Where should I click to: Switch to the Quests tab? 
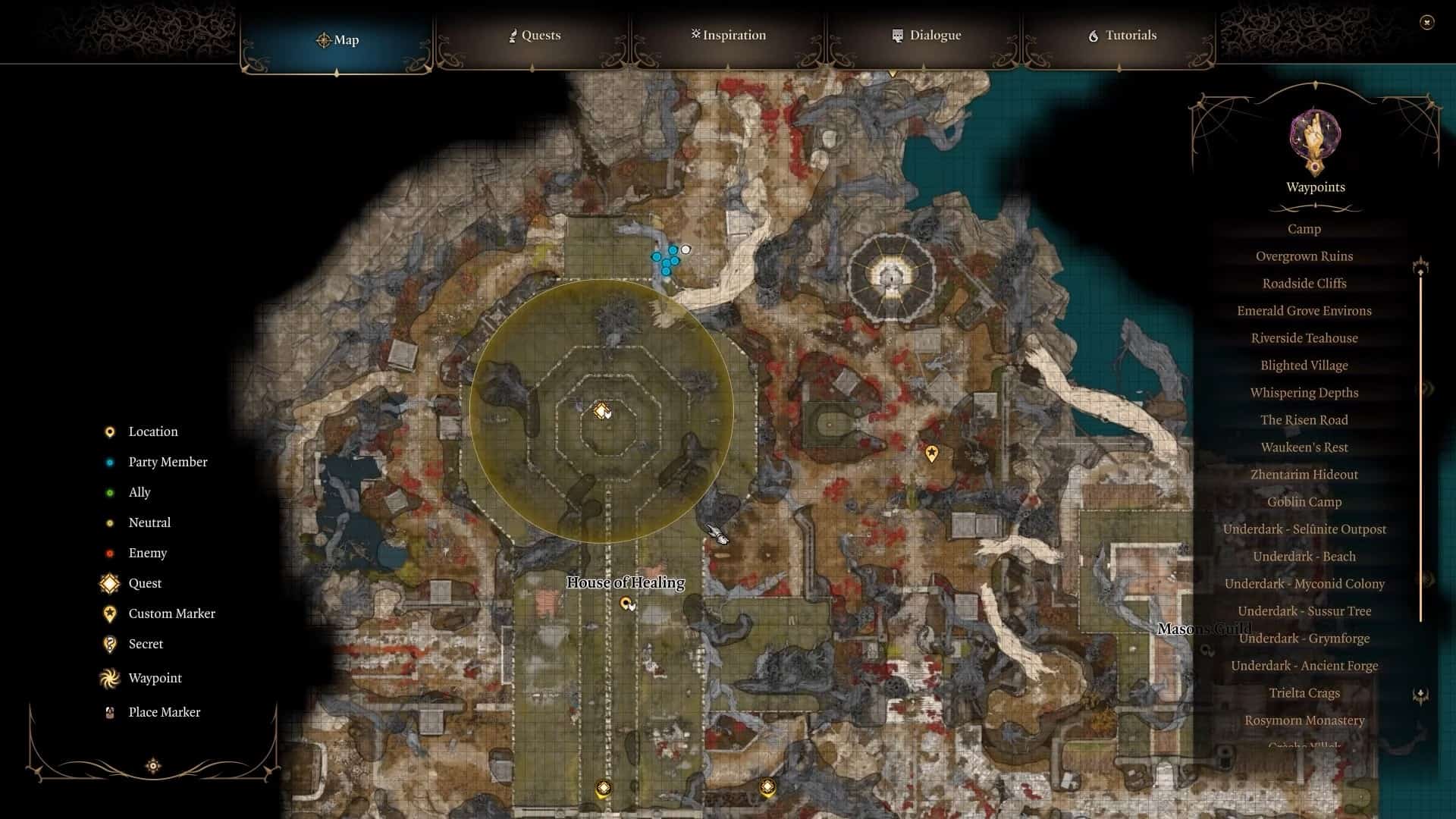pyautogui.click(x=534, y=36)
